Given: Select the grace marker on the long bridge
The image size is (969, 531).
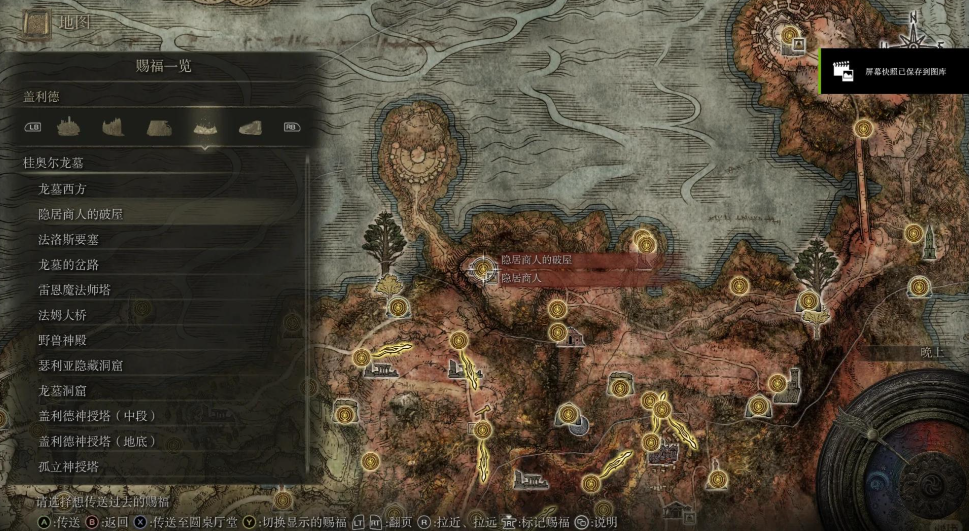Looking at the screenshot, I should pyautogui.click(x=864, y=128).
